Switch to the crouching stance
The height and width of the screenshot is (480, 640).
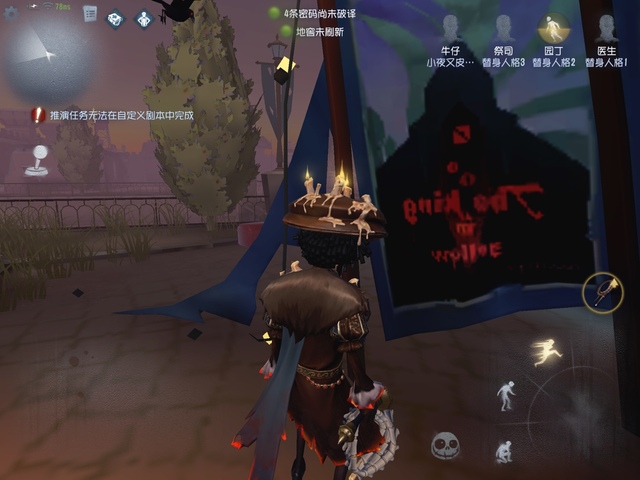[503, 450]
